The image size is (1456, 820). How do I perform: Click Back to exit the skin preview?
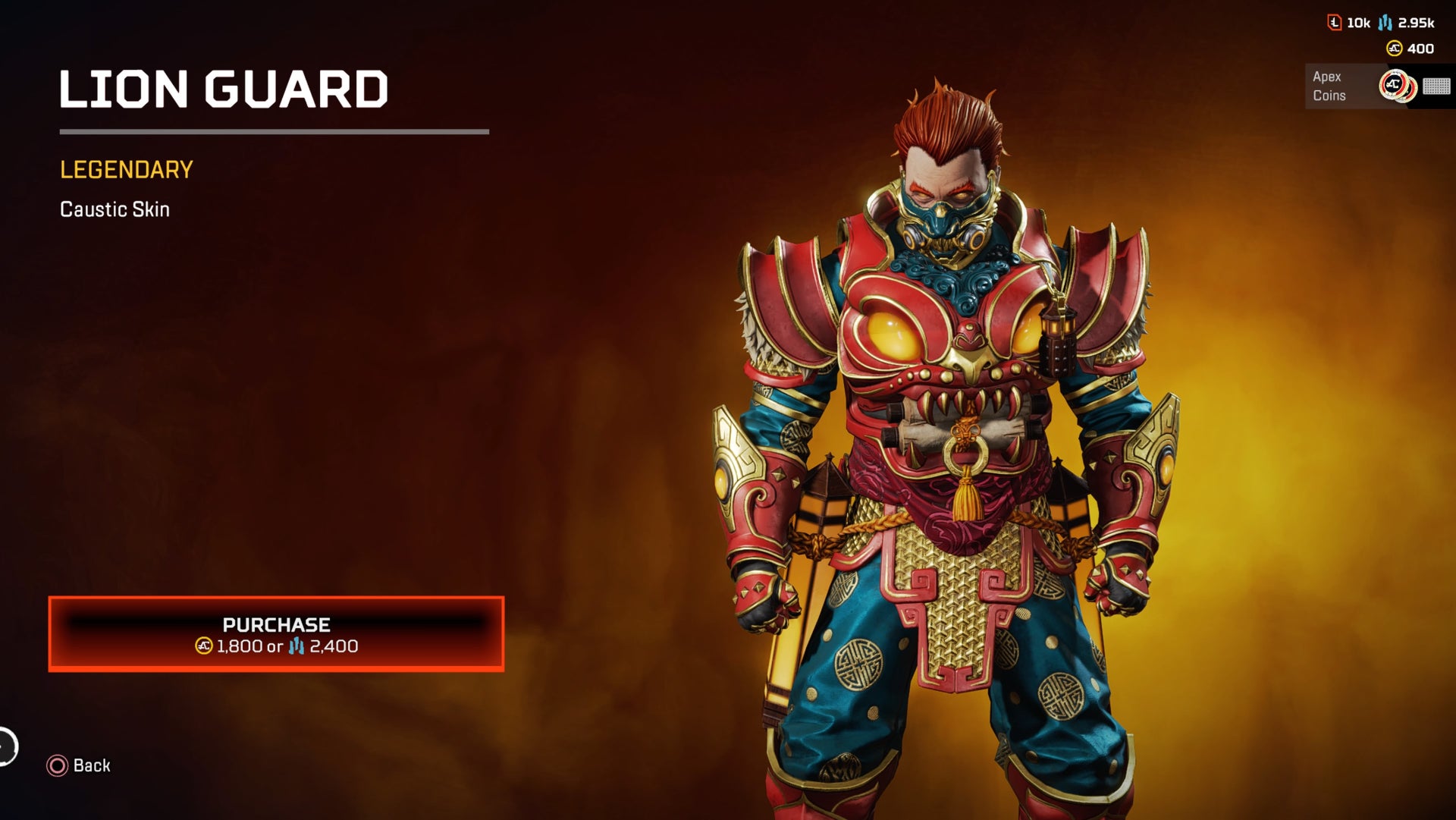tap(89, 766)
